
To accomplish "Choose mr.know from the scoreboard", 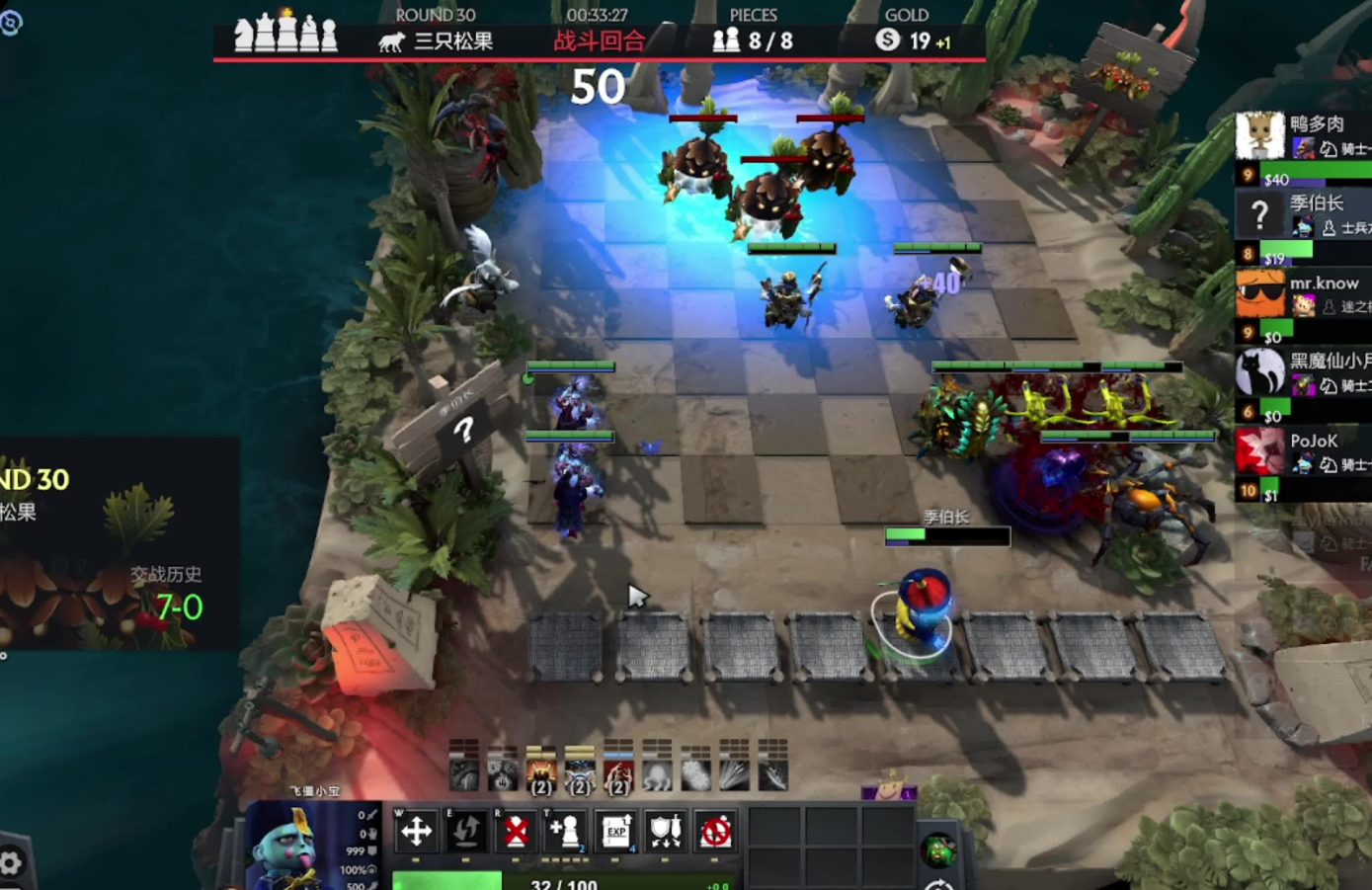I will click(1302, 294).
